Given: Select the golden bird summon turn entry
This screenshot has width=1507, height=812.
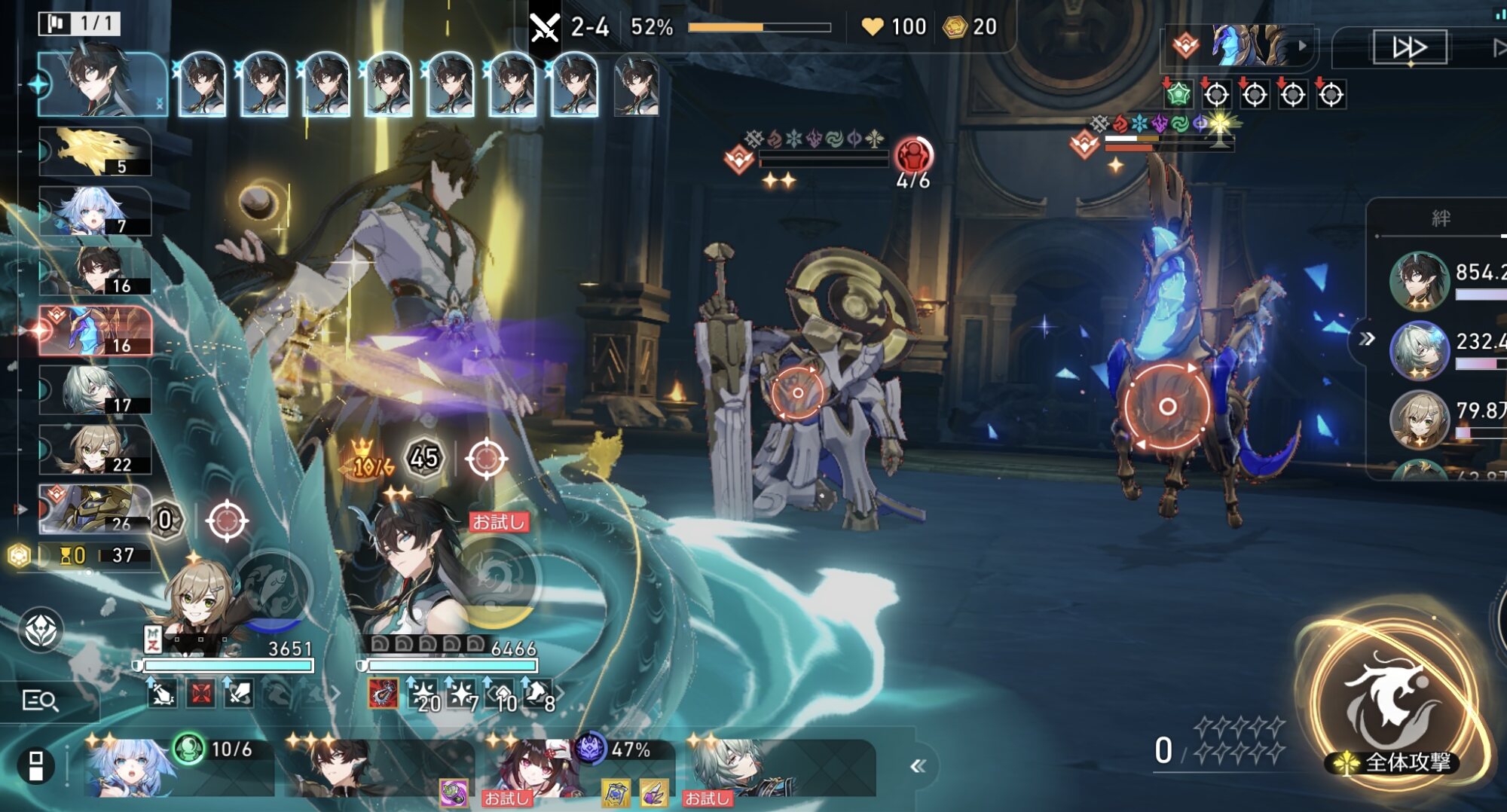Looking at the screenshot, I should coord(95,152).
